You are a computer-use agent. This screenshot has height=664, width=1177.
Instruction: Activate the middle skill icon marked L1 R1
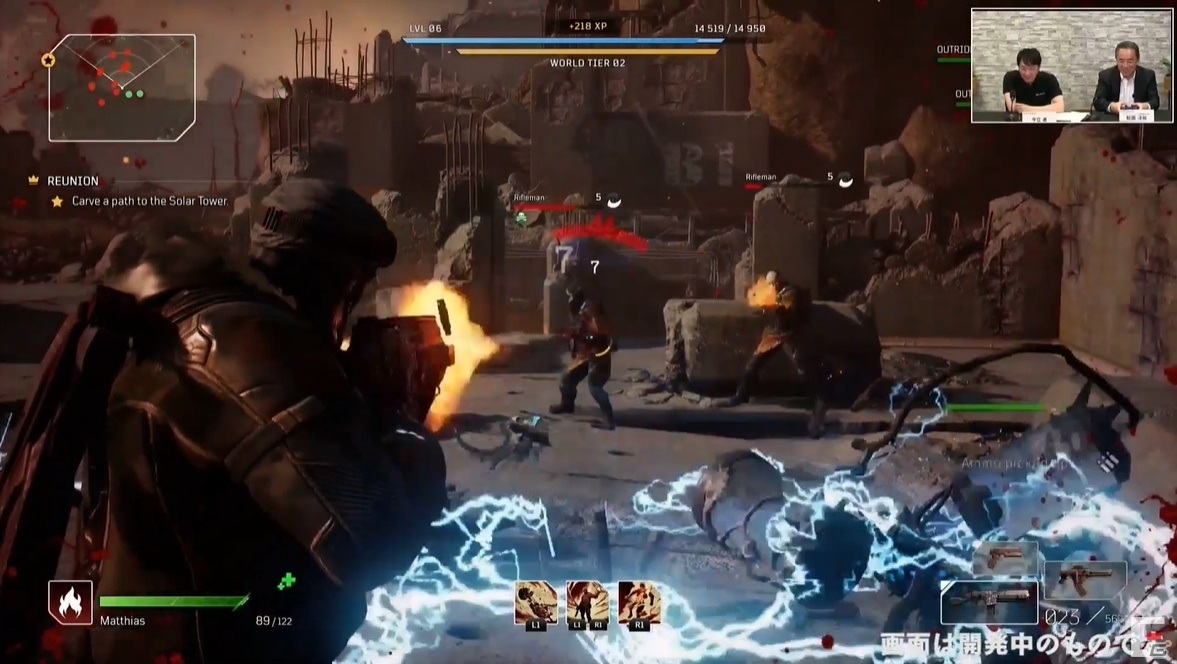point(587,604)
